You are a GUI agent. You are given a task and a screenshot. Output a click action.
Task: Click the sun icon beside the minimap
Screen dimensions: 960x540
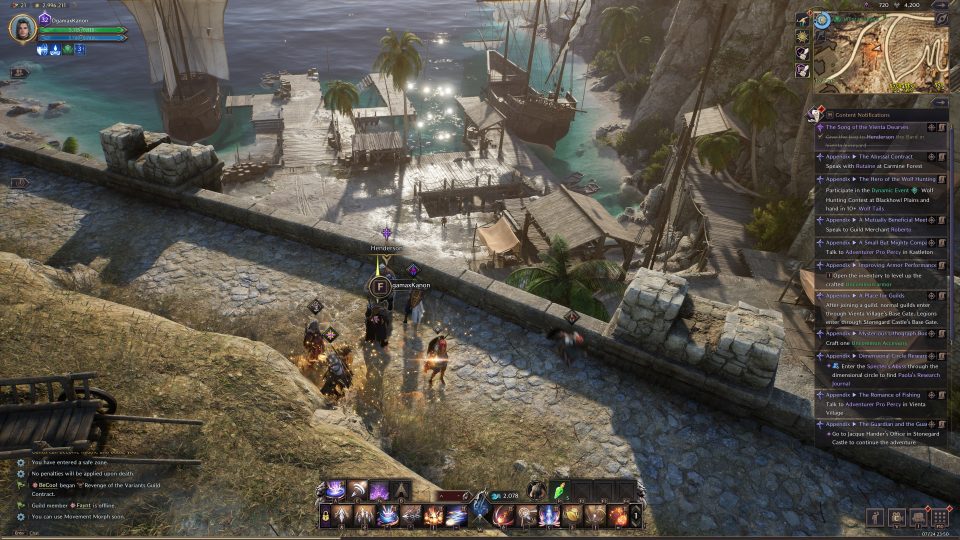coord(803,36)
